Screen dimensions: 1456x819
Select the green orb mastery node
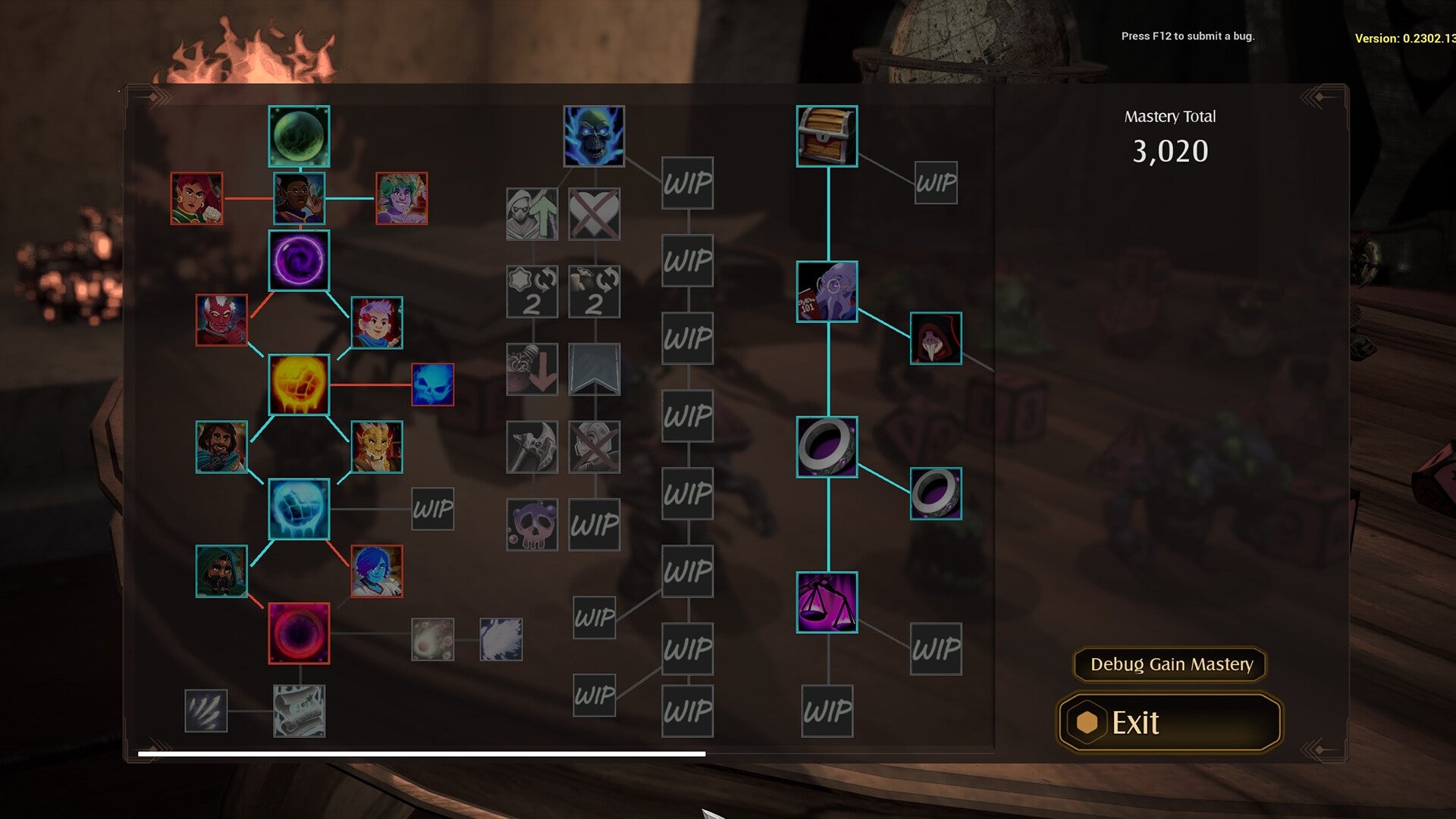(299, 136)
